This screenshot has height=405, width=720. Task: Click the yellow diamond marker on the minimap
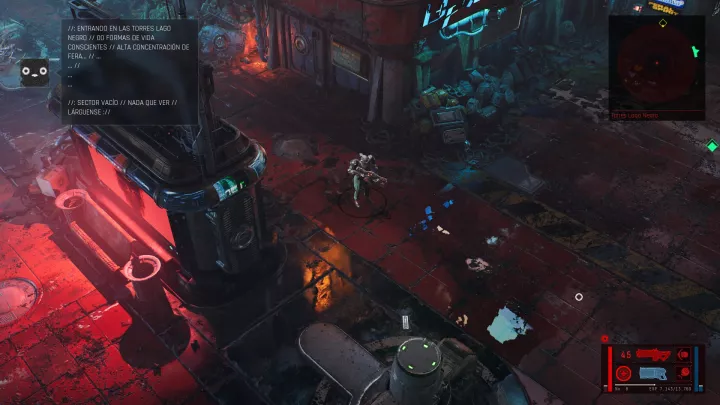point(661,22)
